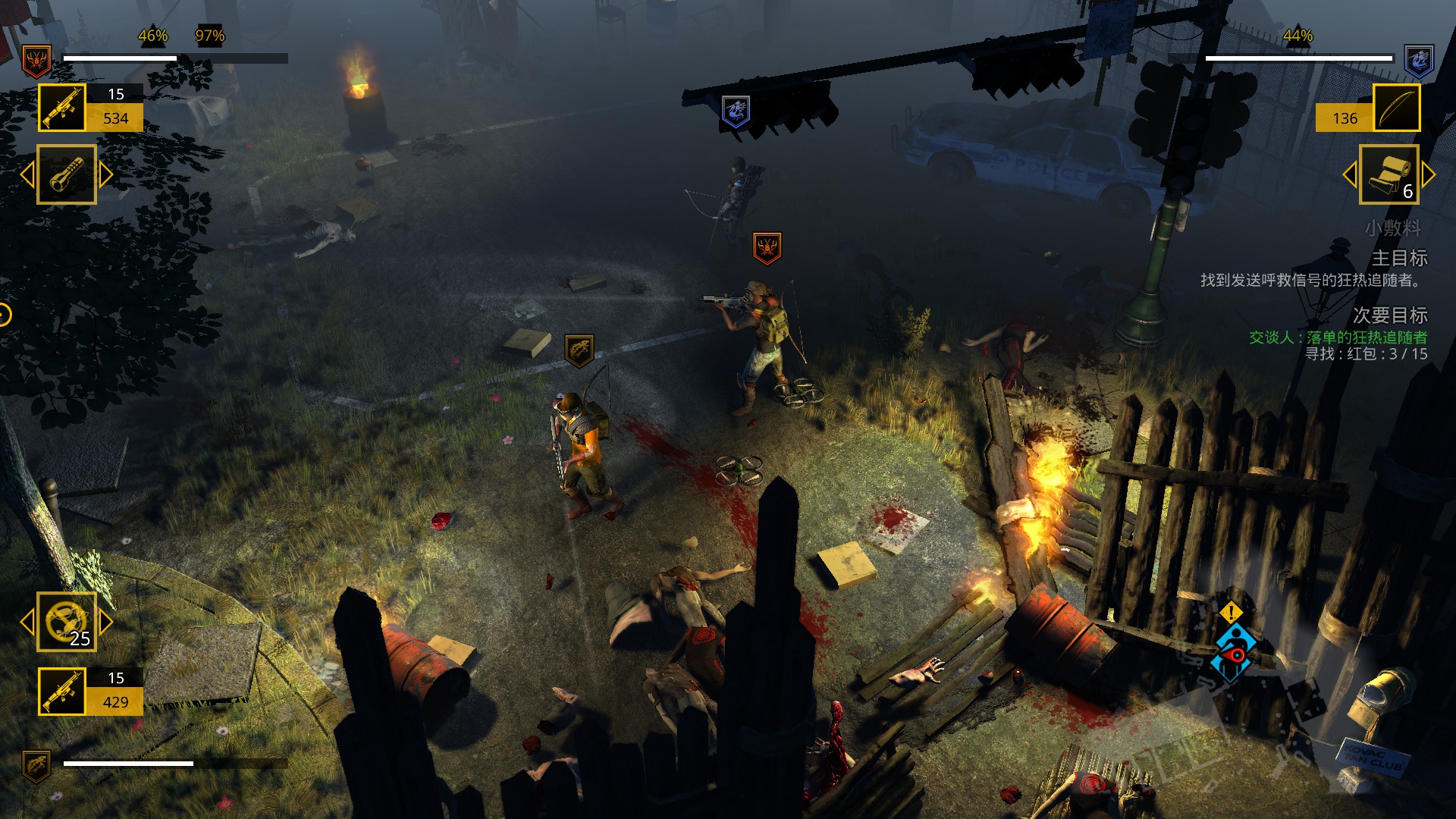Click the blue player marker on the minimap

[1233, 650]
